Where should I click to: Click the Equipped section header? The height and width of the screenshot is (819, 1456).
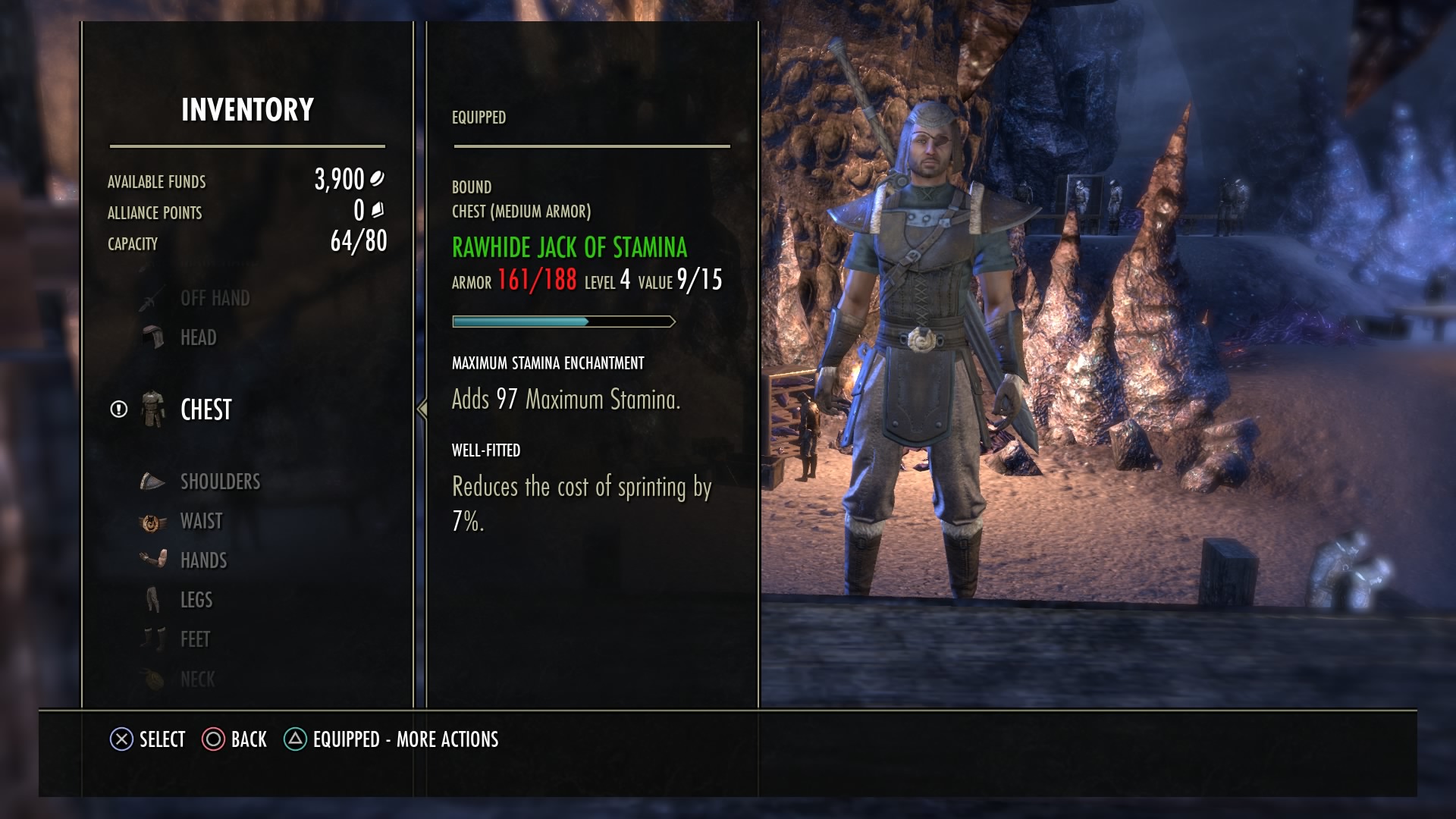pyautogui.click(x=478, y=117)
